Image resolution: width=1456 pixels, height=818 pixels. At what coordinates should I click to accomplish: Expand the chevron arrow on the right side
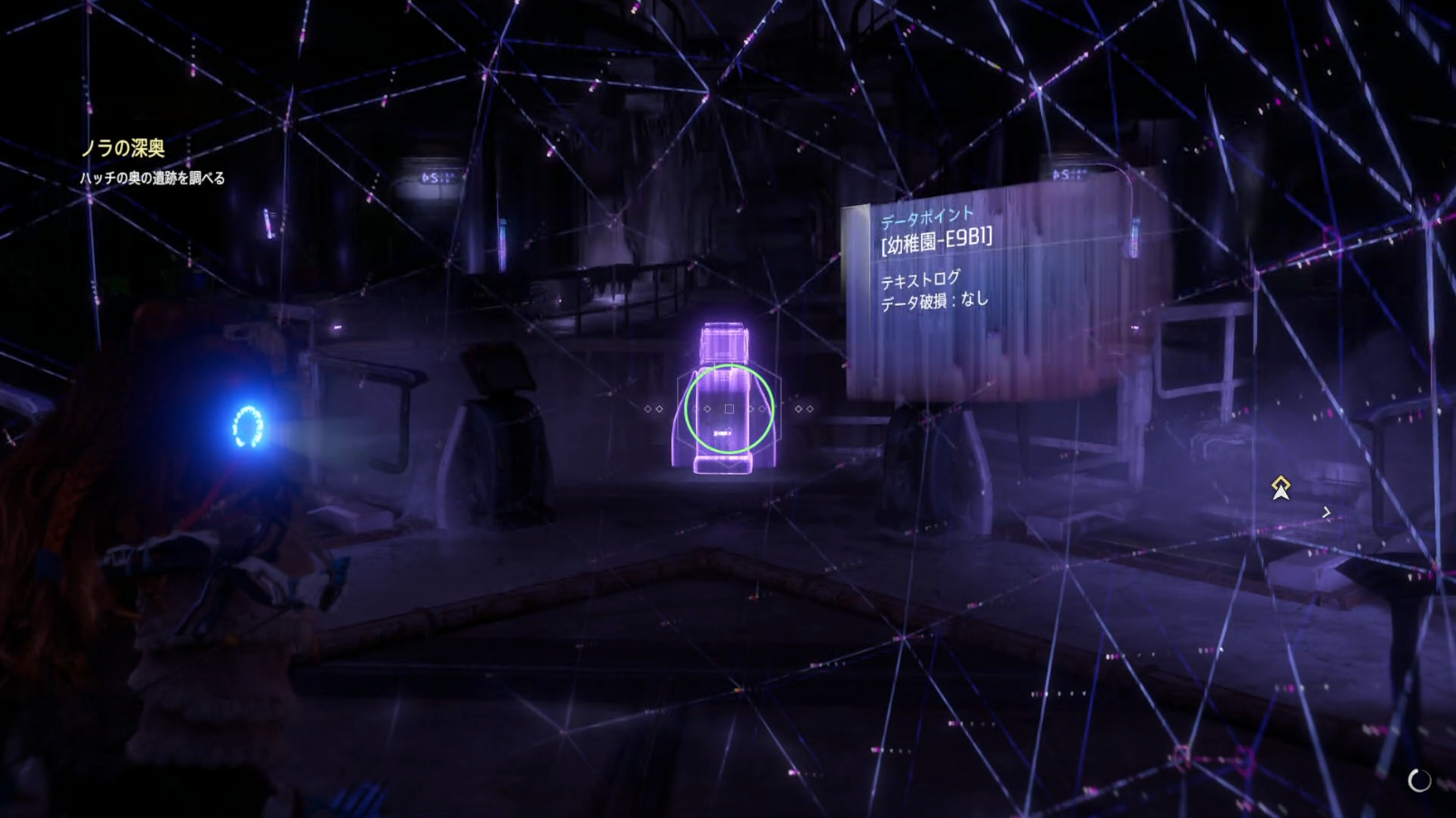tap(1326, 512)
